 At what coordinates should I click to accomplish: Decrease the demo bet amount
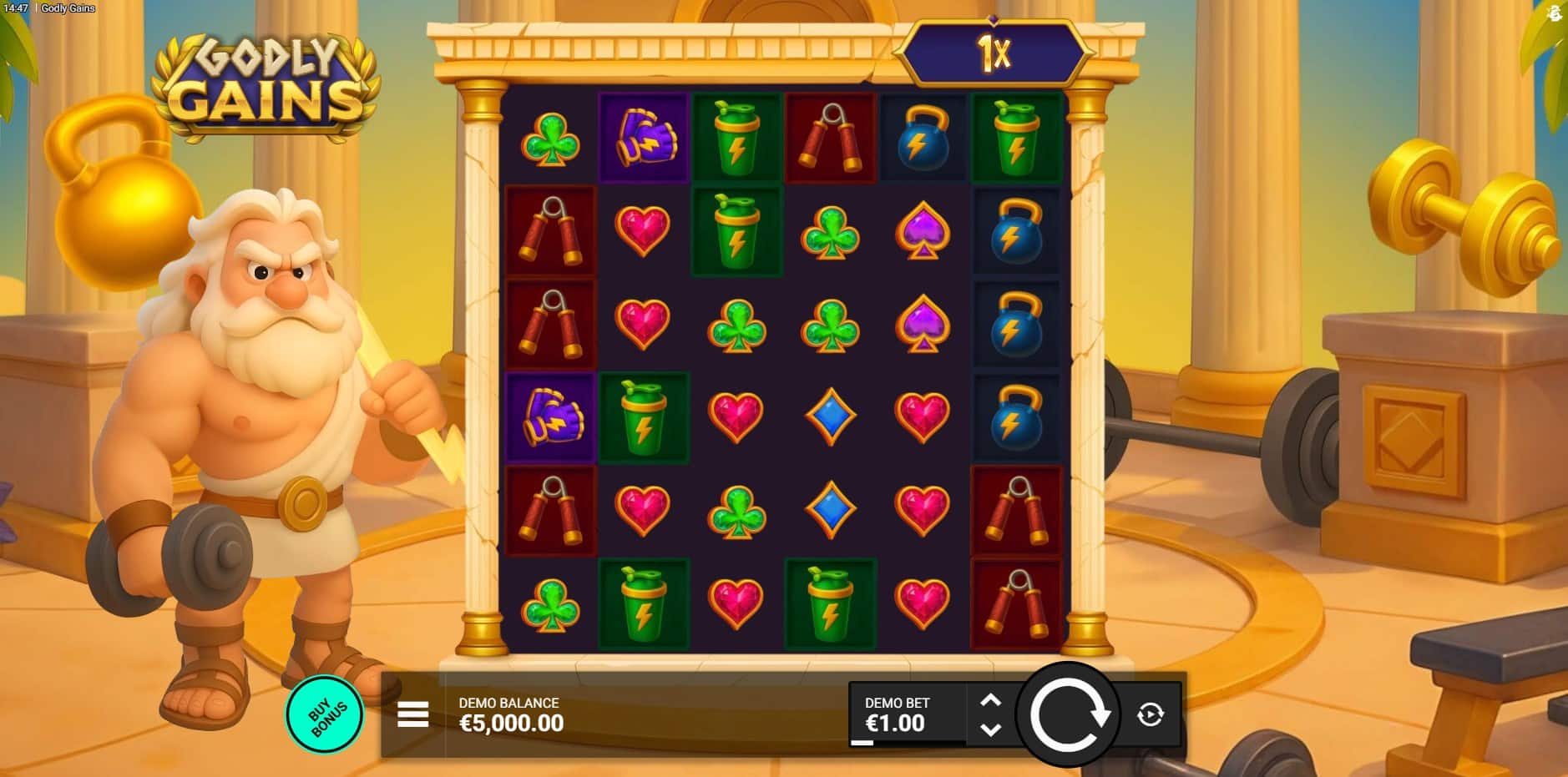(990, 729)
